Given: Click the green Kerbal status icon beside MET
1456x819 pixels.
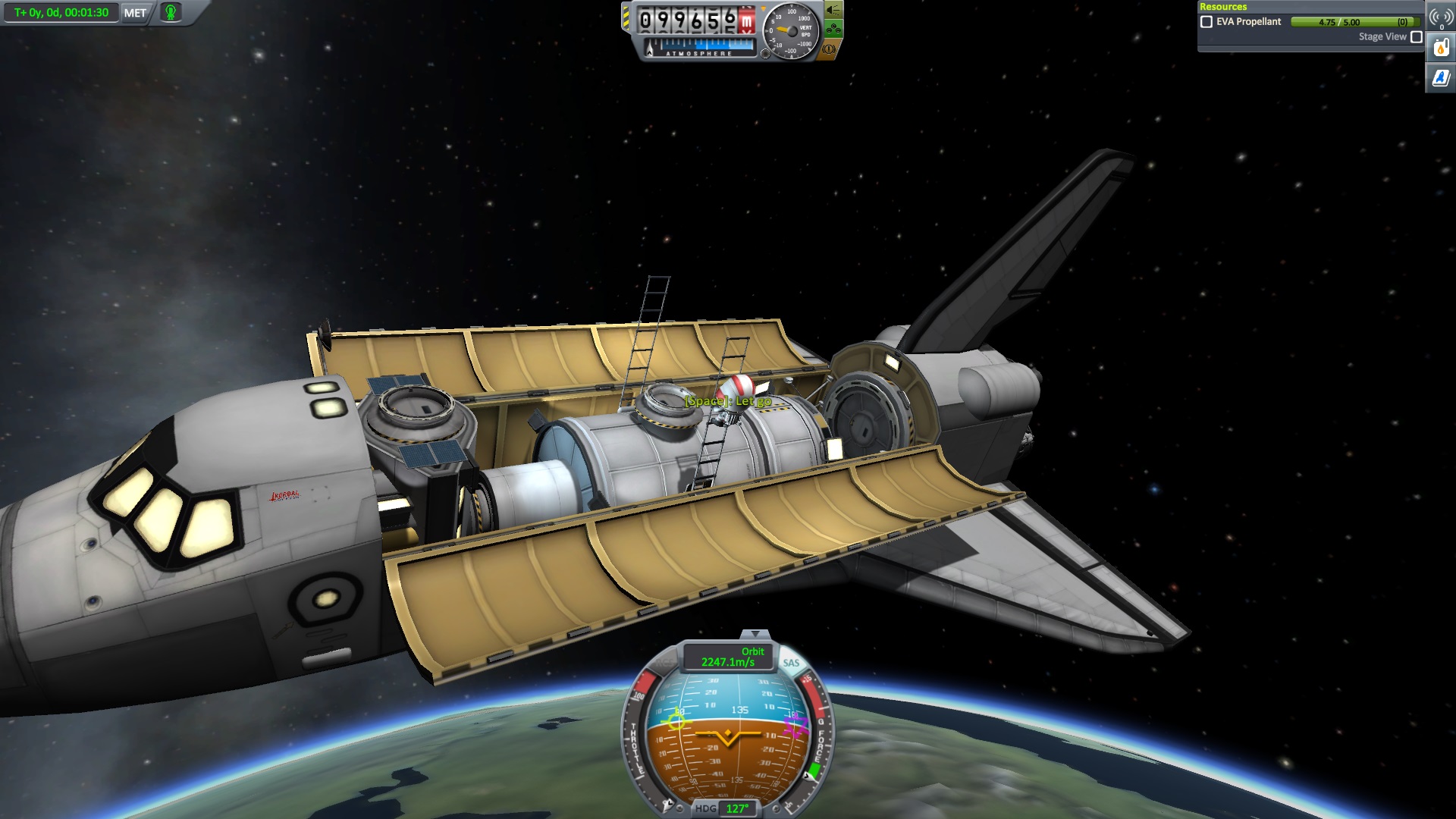Looking at the screenshot, I should click(171, 13).
